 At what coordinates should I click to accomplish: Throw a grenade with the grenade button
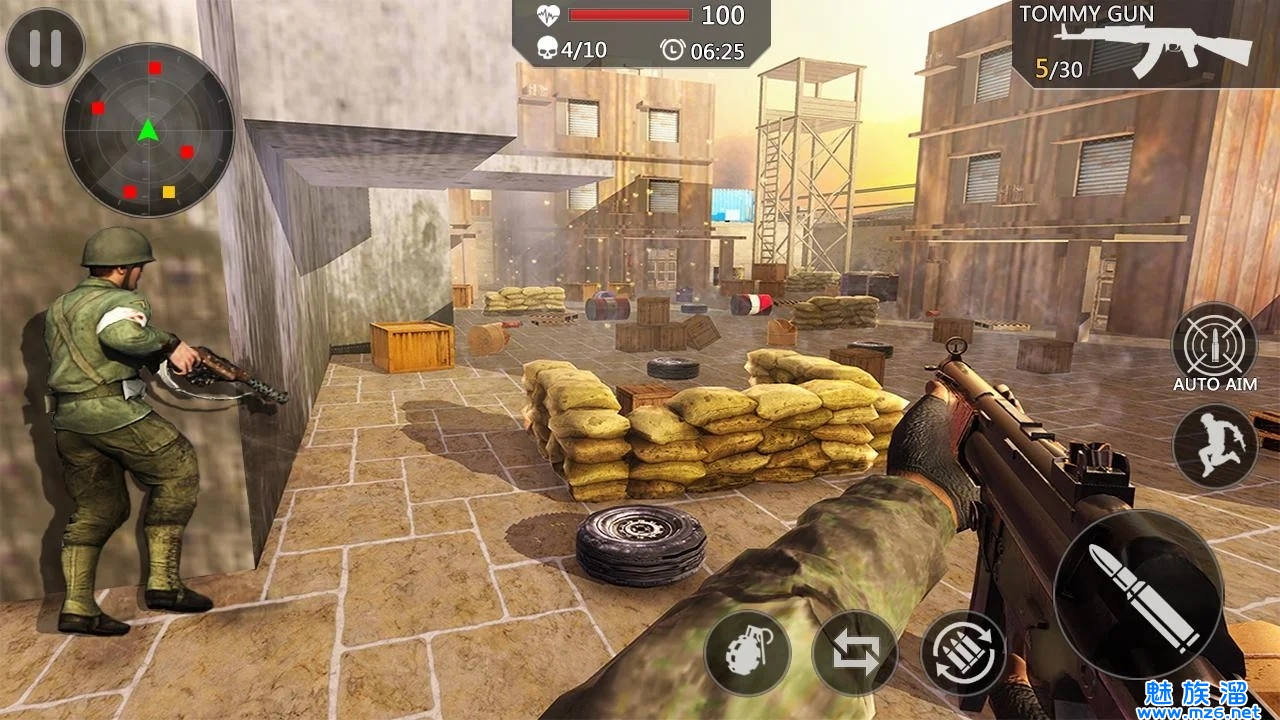tap(747, 653)
